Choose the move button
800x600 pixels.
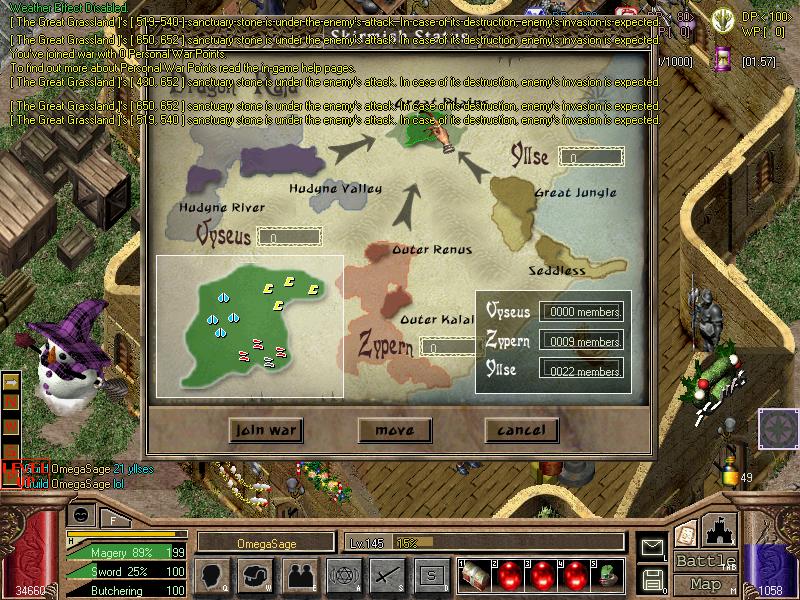tap(394, 430)
